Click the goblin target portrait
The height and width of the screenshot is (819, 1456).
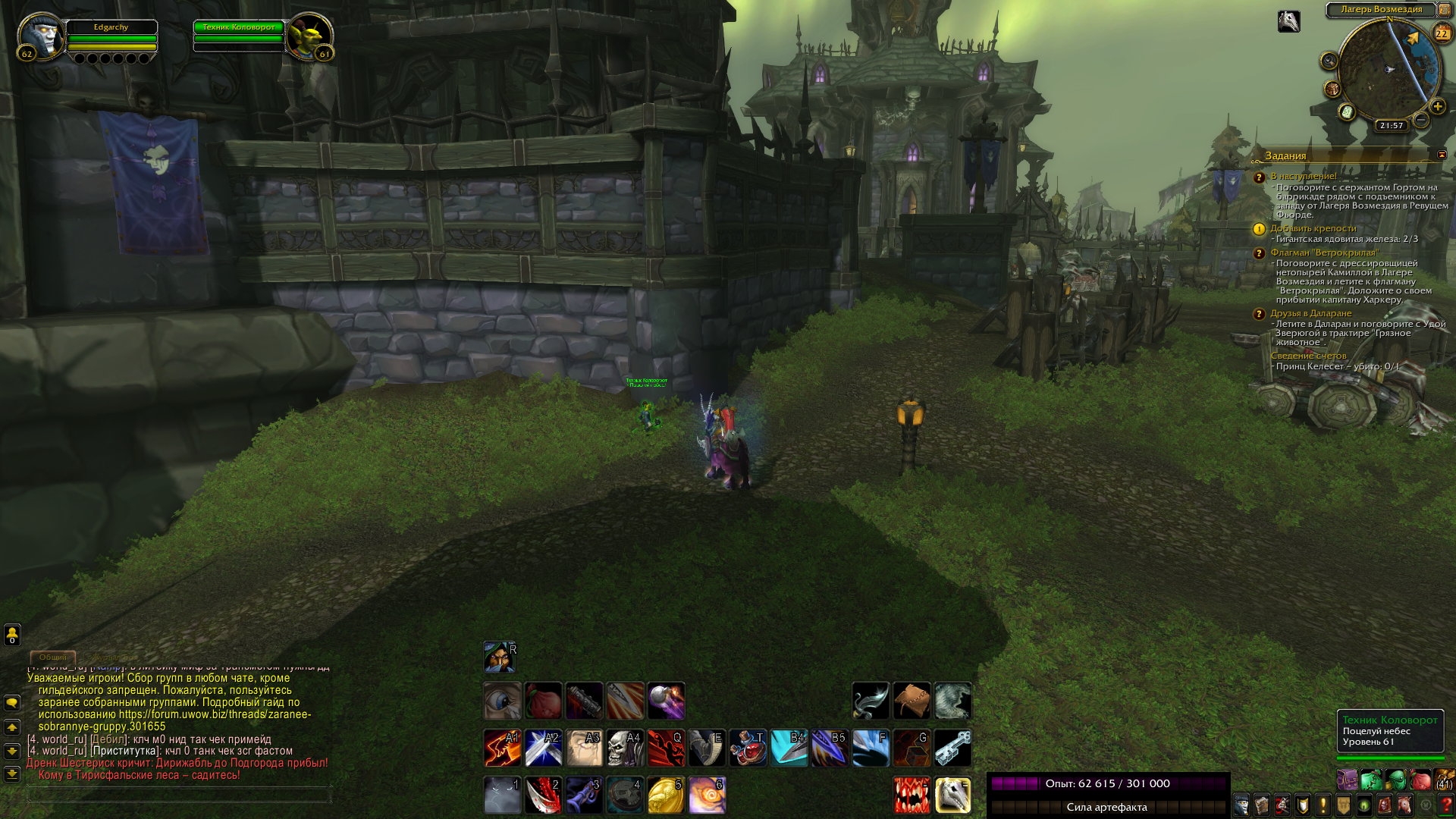click(x=309, y=35)
